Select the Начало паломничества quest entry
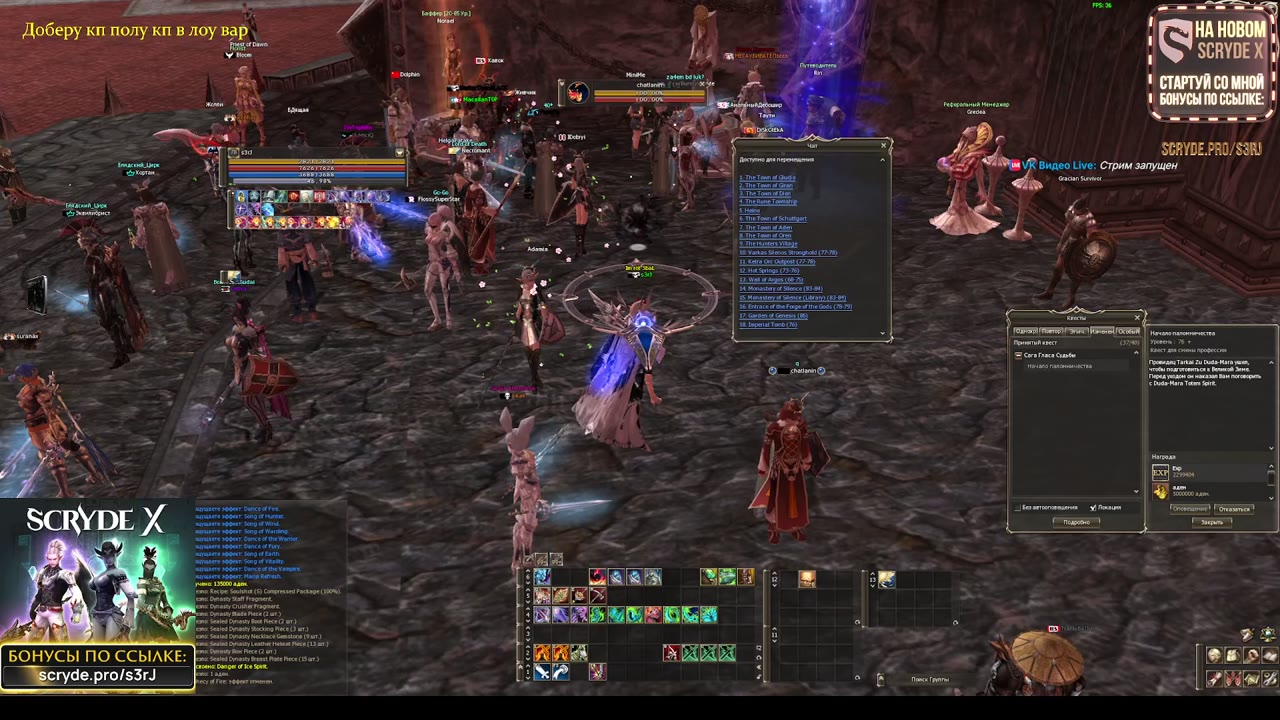 (1059, 366)
